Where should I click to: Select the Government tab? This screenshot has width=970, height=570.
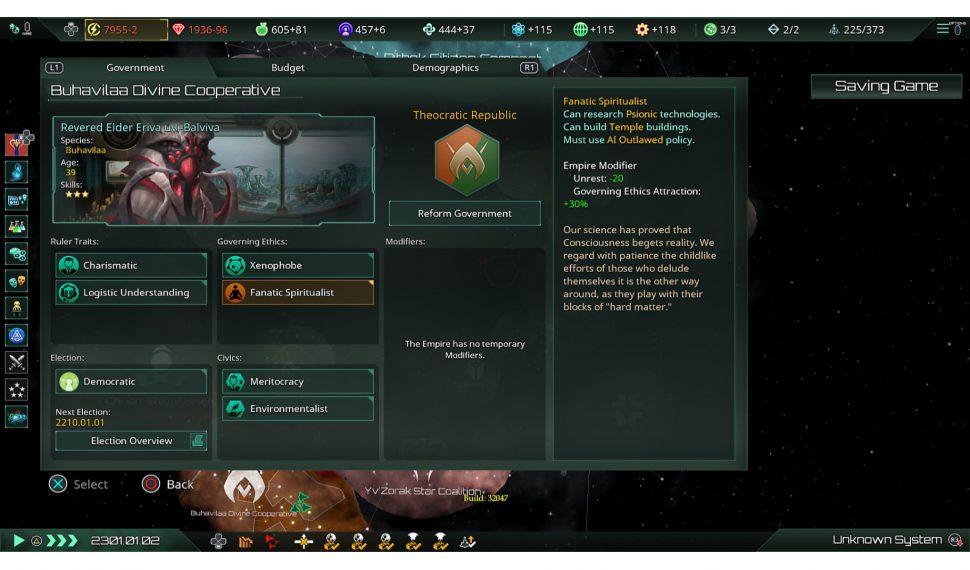pos(135,68)
